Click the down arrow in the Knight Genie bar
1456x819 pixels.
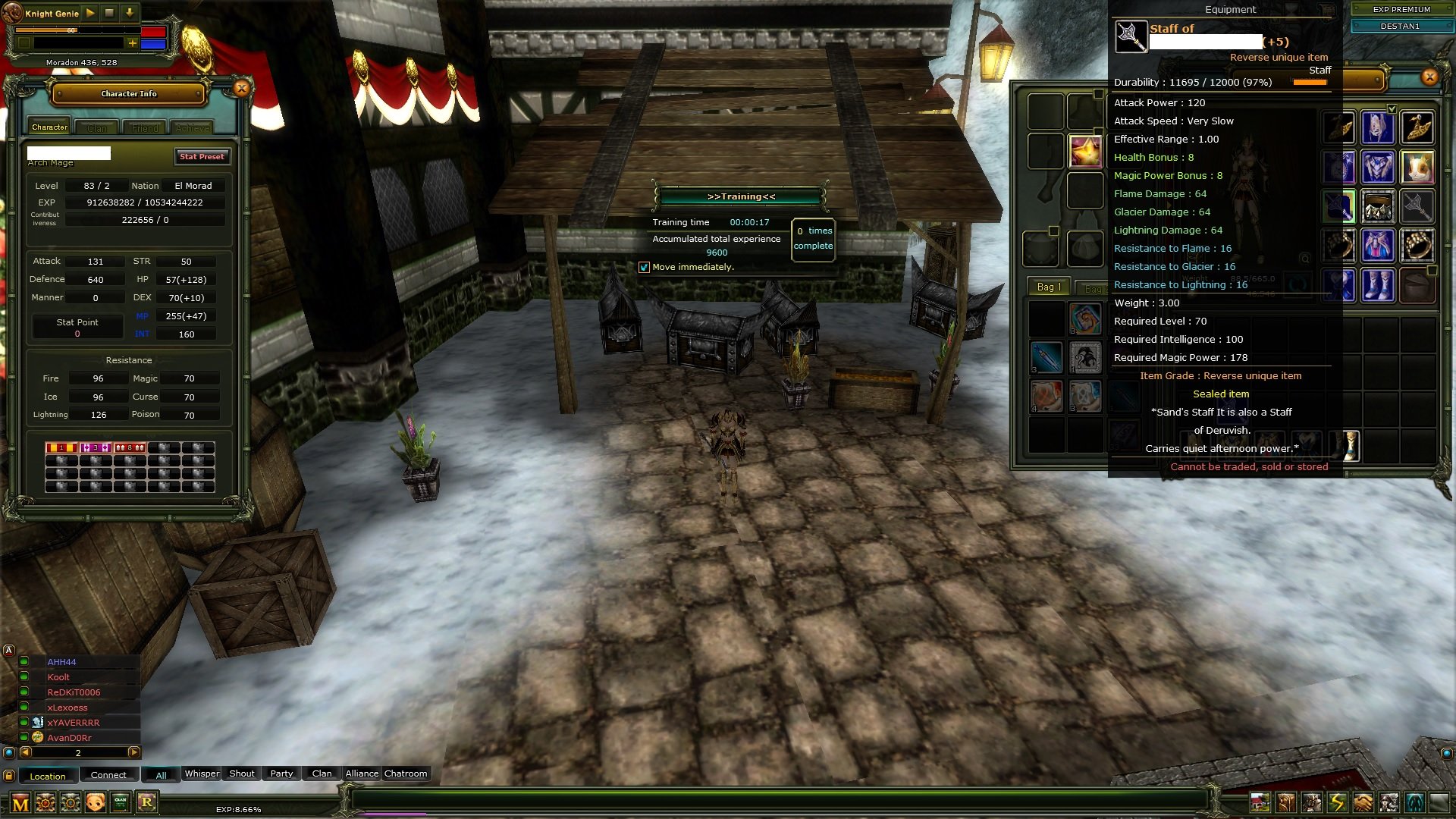pyautogui.click(x=130, y=13)
